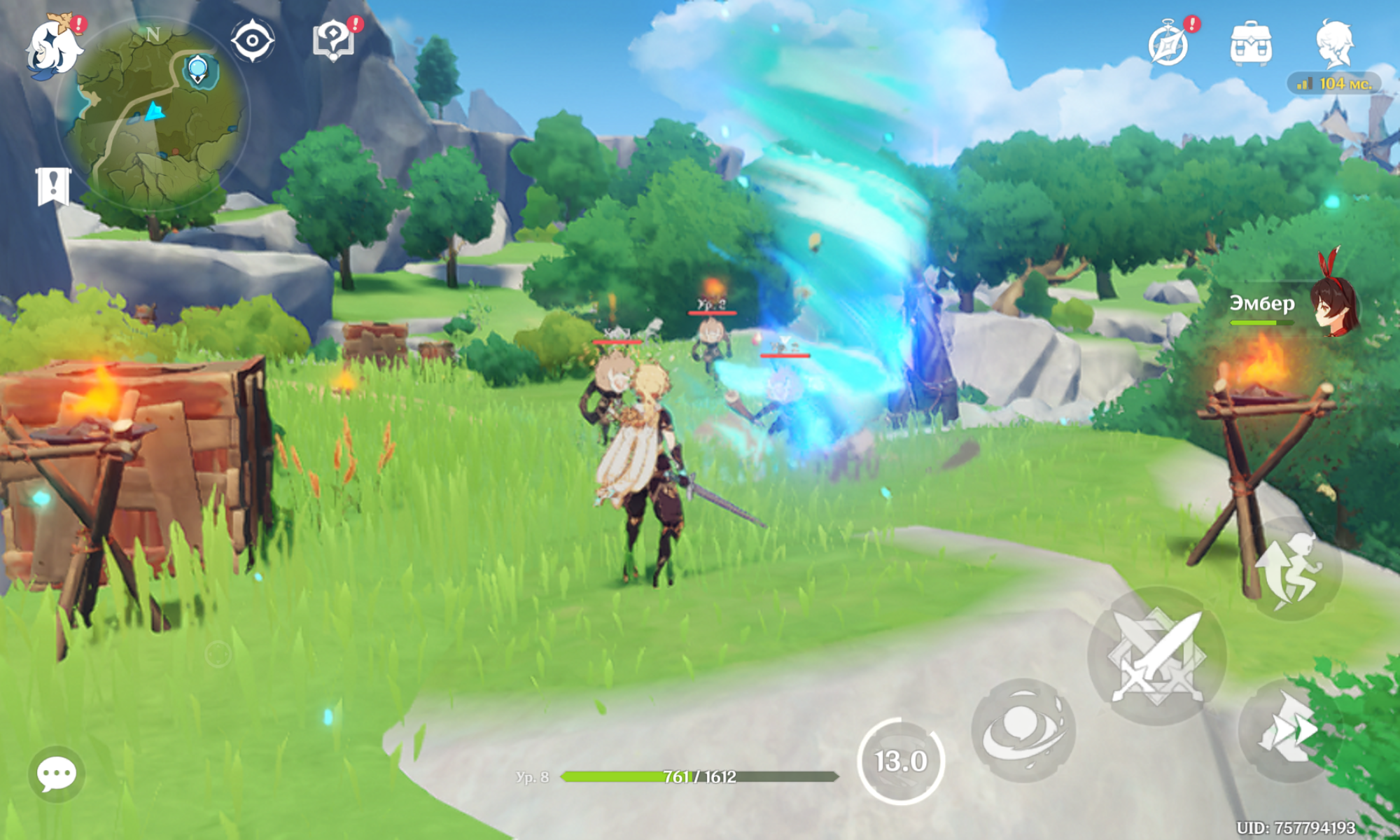The image size is (1400, 840).
Task: Switch to party member Эмбер
Action: [x=1295, y=304]
